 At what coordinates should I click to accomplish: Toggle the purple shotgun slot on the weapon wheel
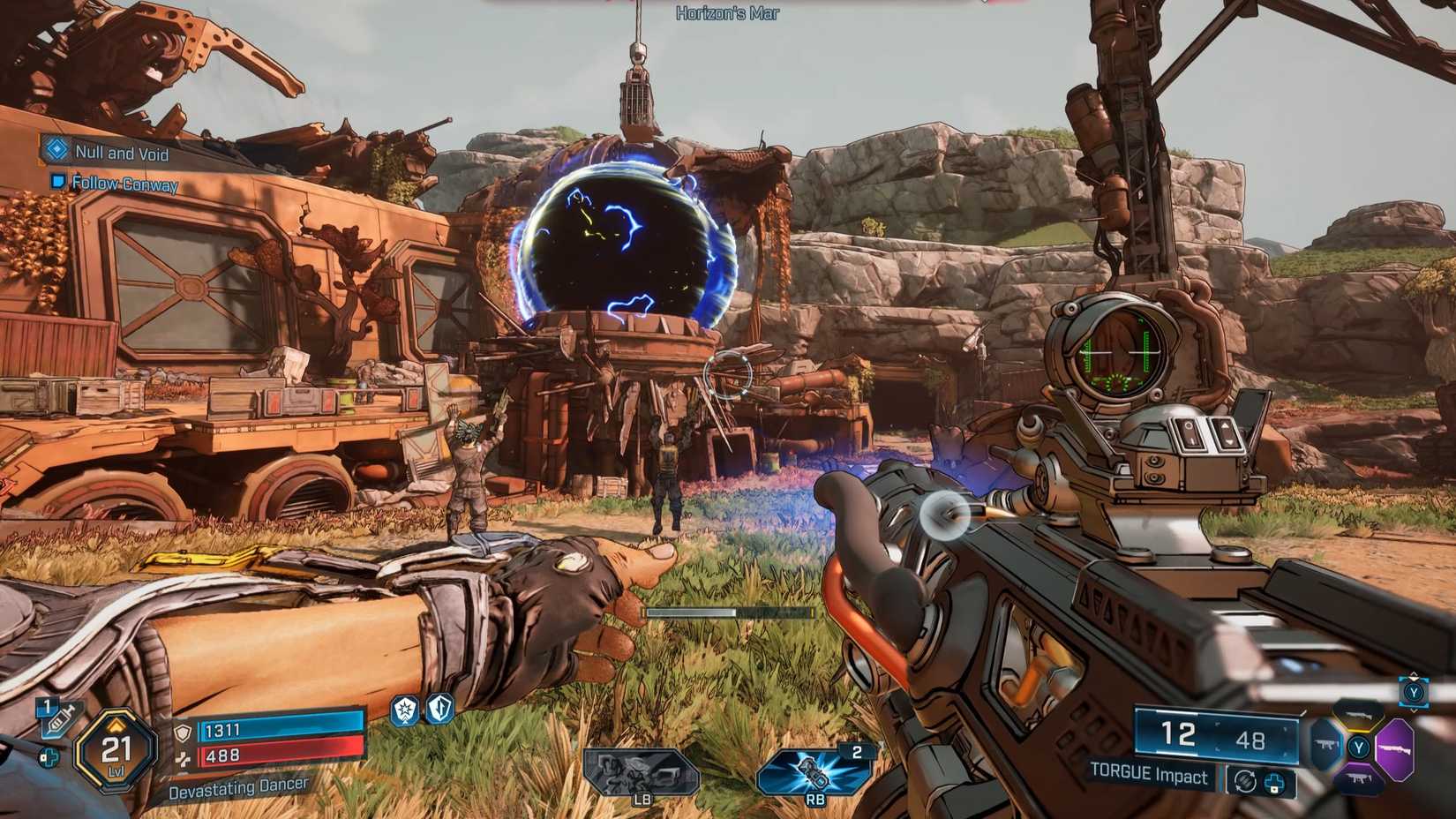pos(1395,748)
